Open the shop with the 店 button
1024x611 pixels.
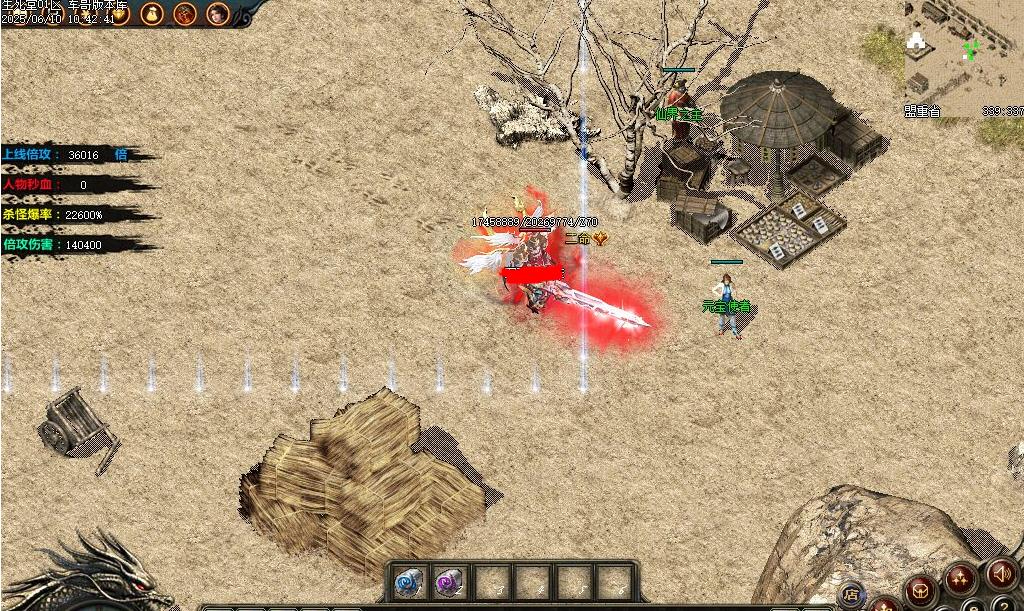[852, 594]
